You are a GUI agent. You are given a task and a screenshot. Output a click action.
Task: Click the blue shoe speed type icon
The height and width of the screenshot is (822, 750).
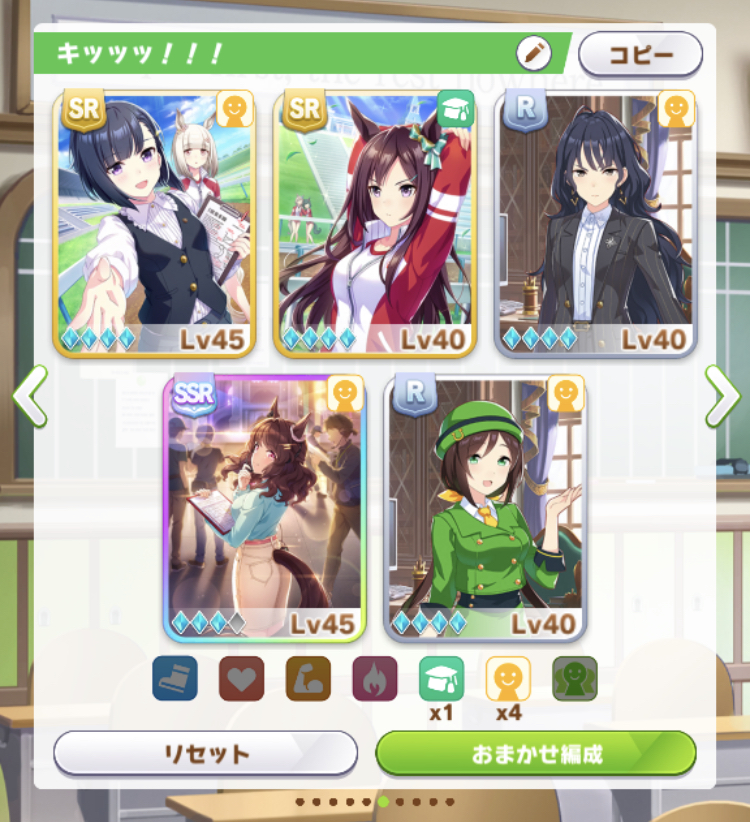pos(175,678)
